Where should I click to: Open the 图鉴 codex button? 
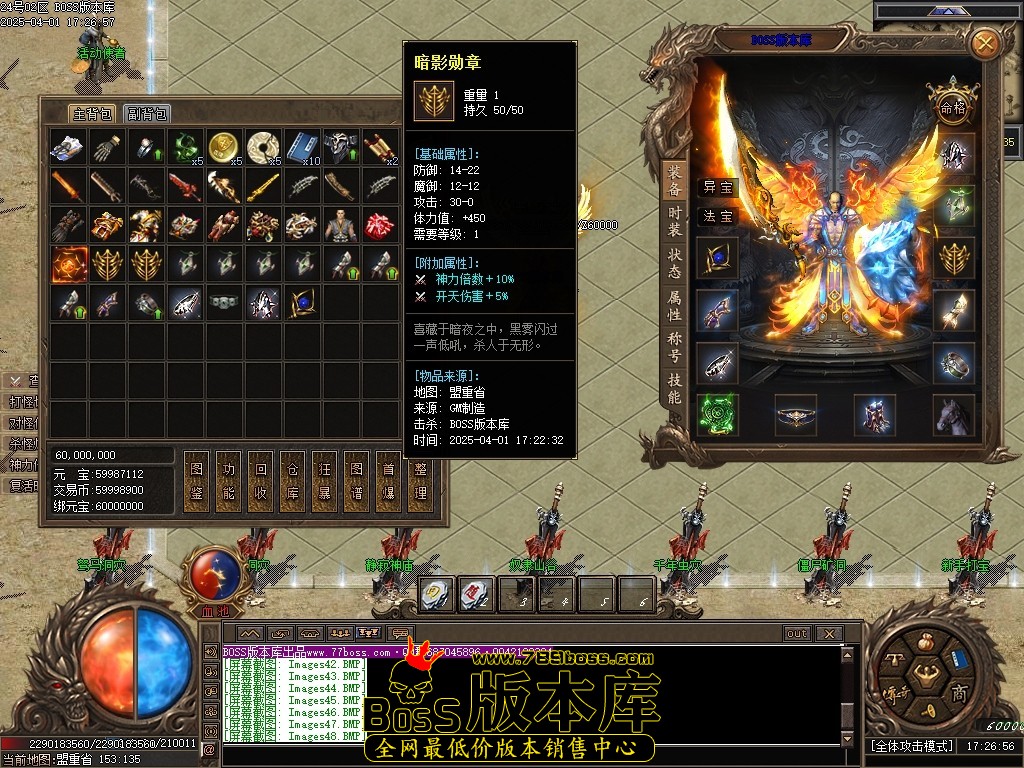point(197,480)
